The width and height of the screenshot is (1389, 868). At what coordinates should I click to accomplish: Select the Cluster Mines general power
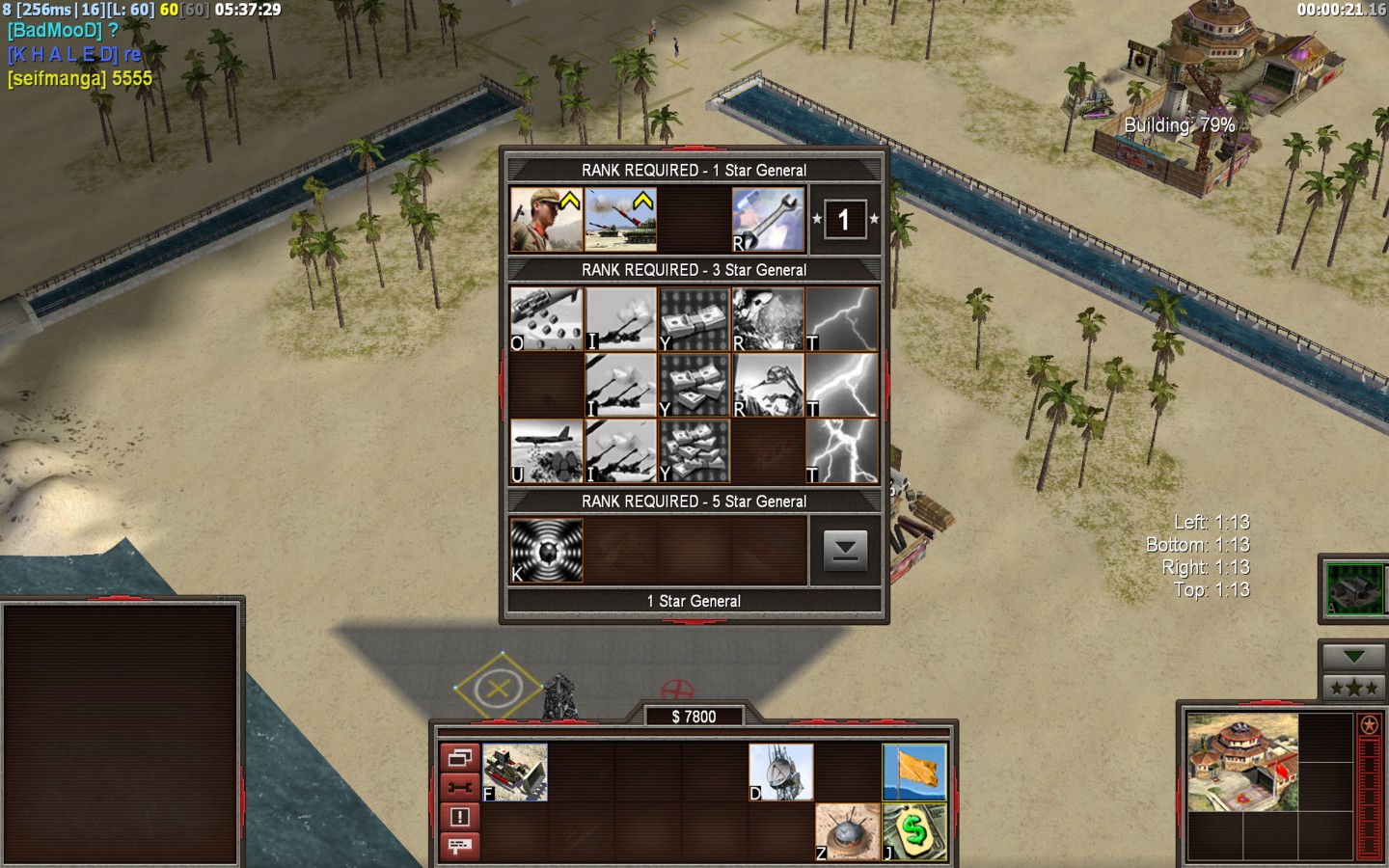(x=546, y=319)
